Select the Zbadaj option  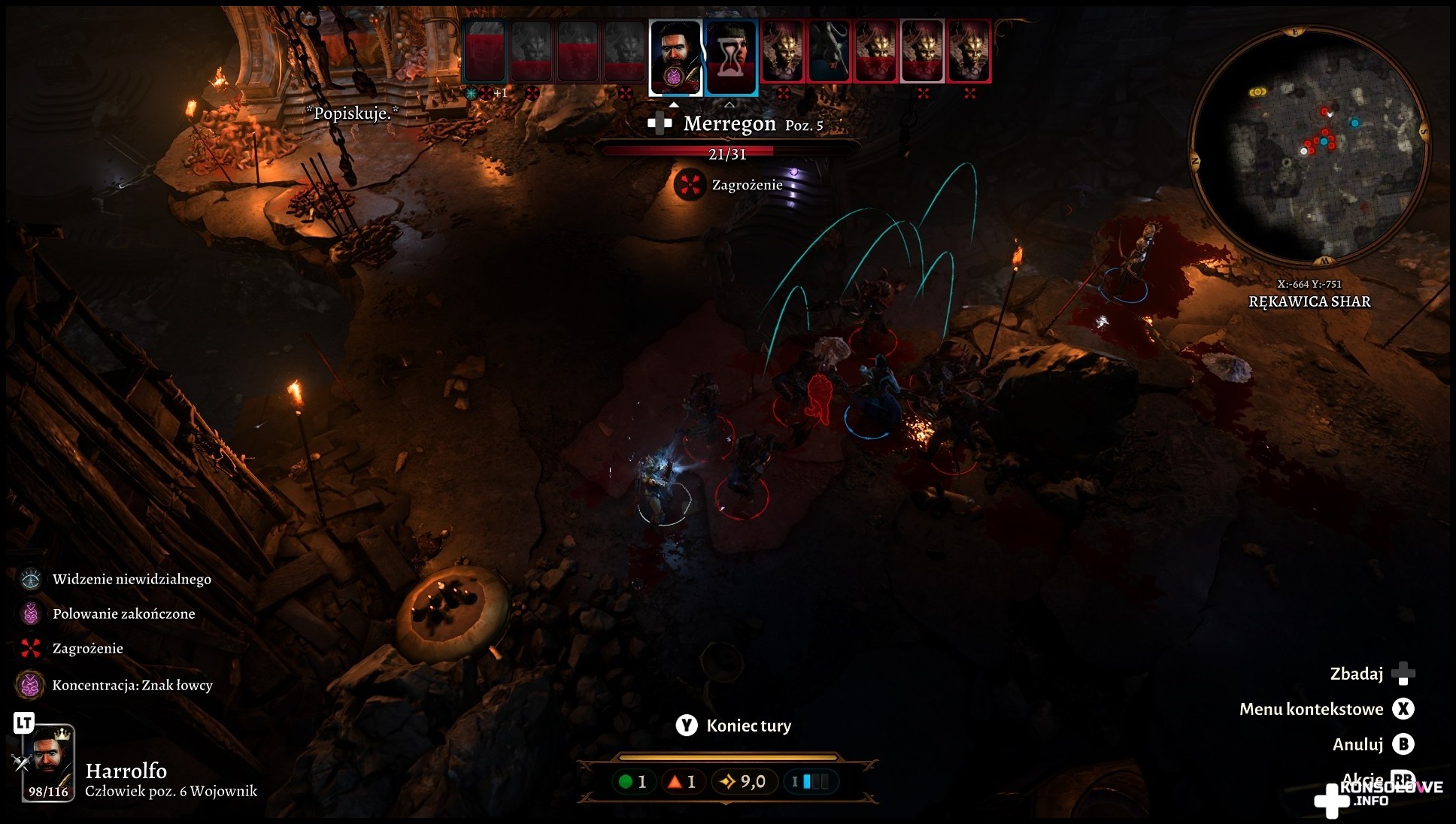pos(1403,674)
